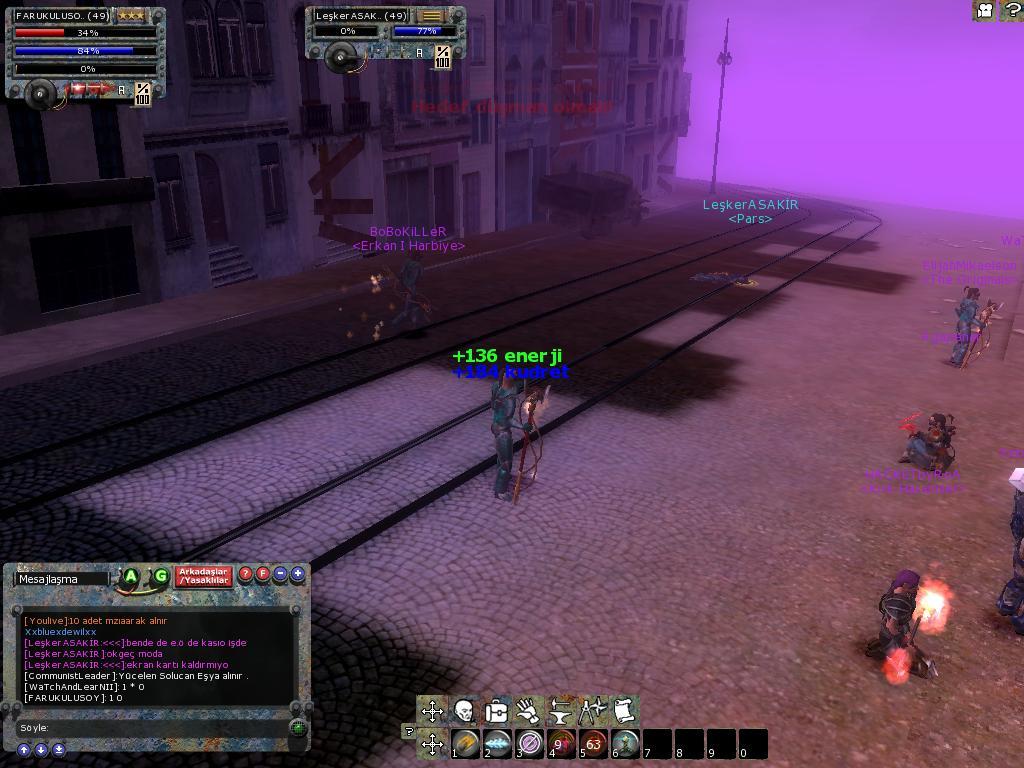The image size is (1024, 768).
Task: Use the item with count 63 in slot 5
Action: pyautogui.click(x=593, y=744)
